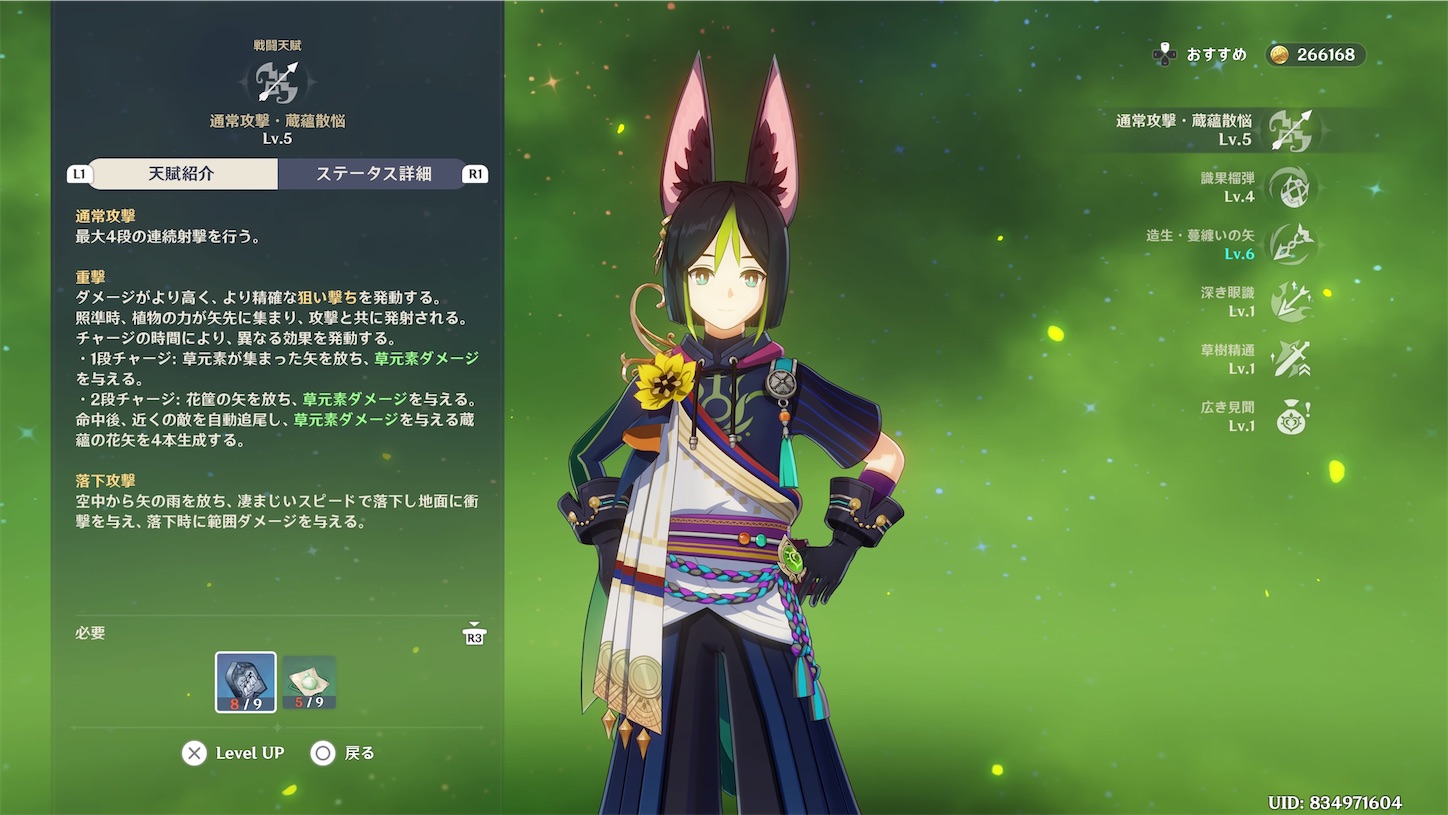Image resolution: width=1448 pixels, height=815 pixels.
Task: Click the D-pad controller icon next to おすすめ
Action: coord(1163,55)
